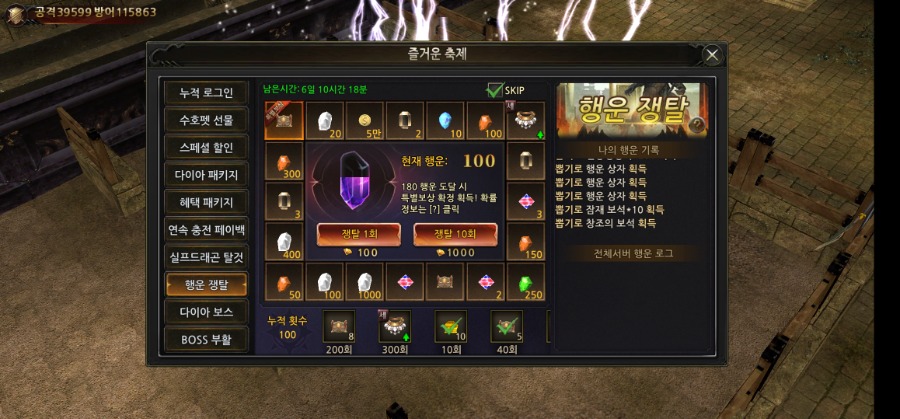The height and width of the screenshot is (419, 900).
Task: Show the 다이아 패키지 tab
Action: 206,175
